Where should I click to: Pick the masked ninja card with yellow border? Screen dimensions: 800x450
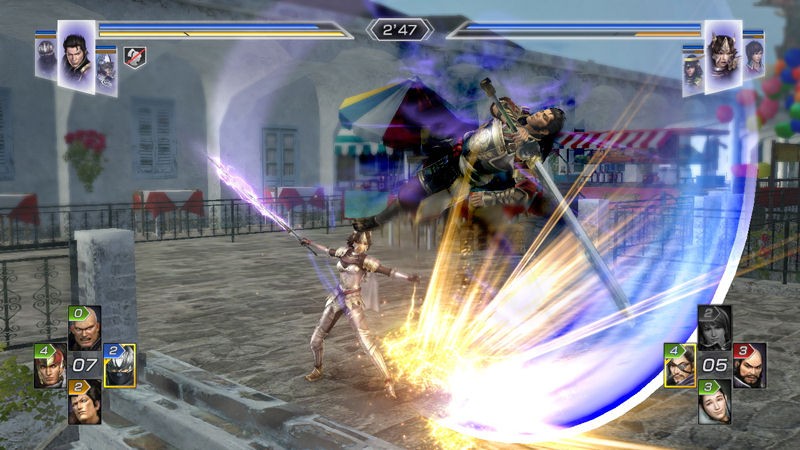(119, 366)
